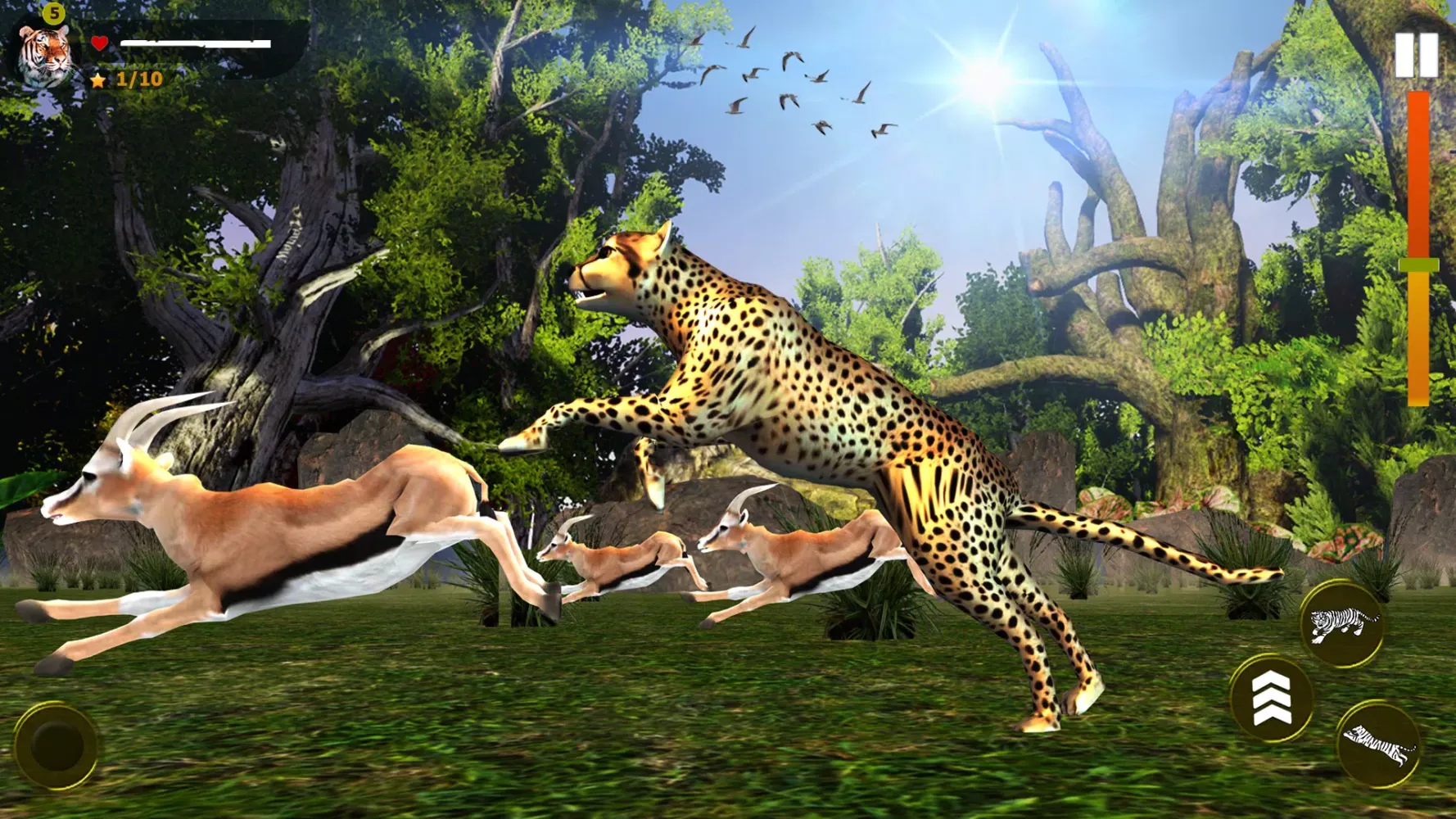This screenshot has width=1456, height=819.
Task: Tap the movement joystick
Action: point(54,746)
